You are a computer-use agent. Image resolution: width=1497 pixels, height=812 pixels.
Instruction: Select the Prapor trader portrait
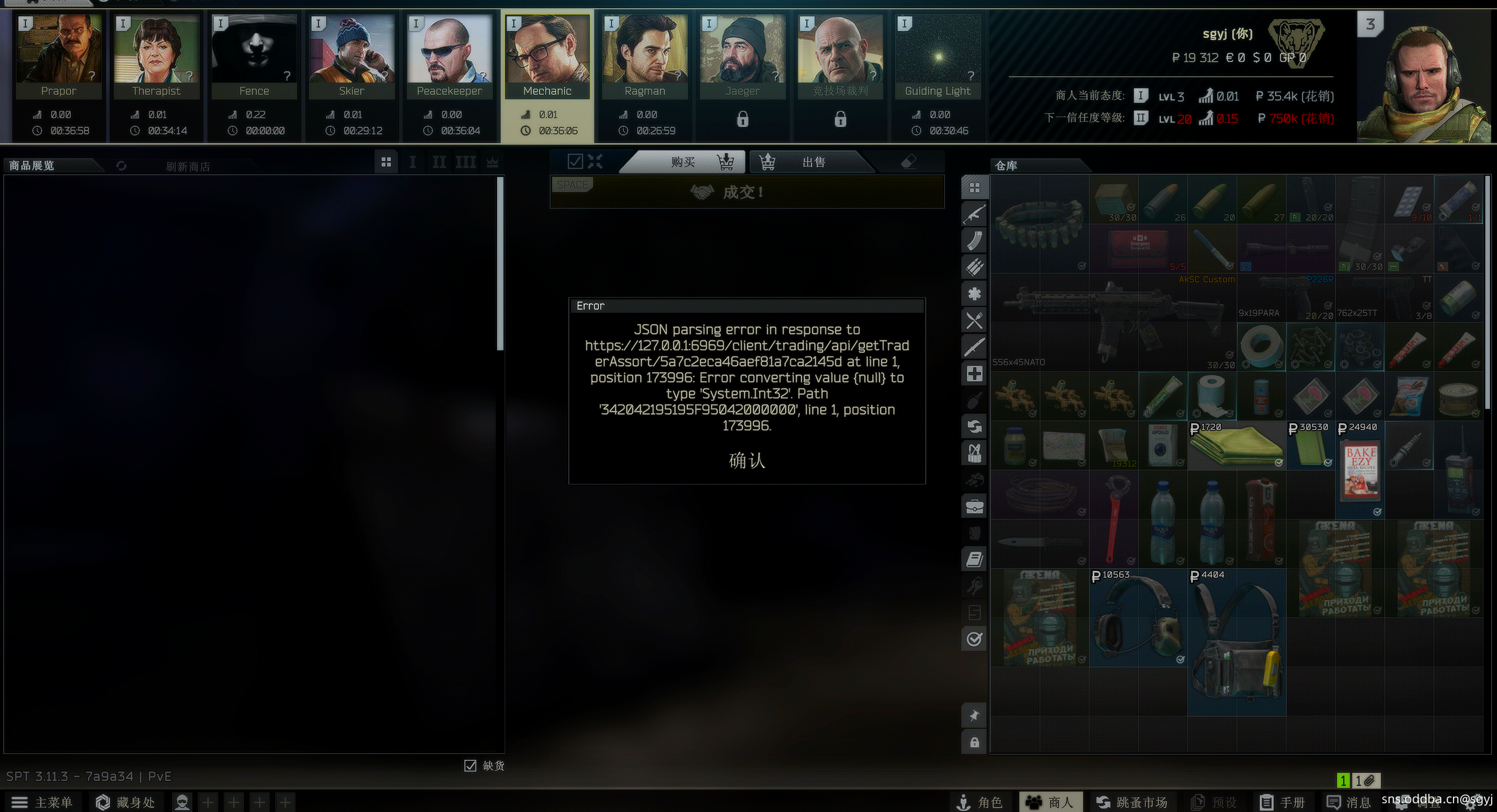click(58, 56)
